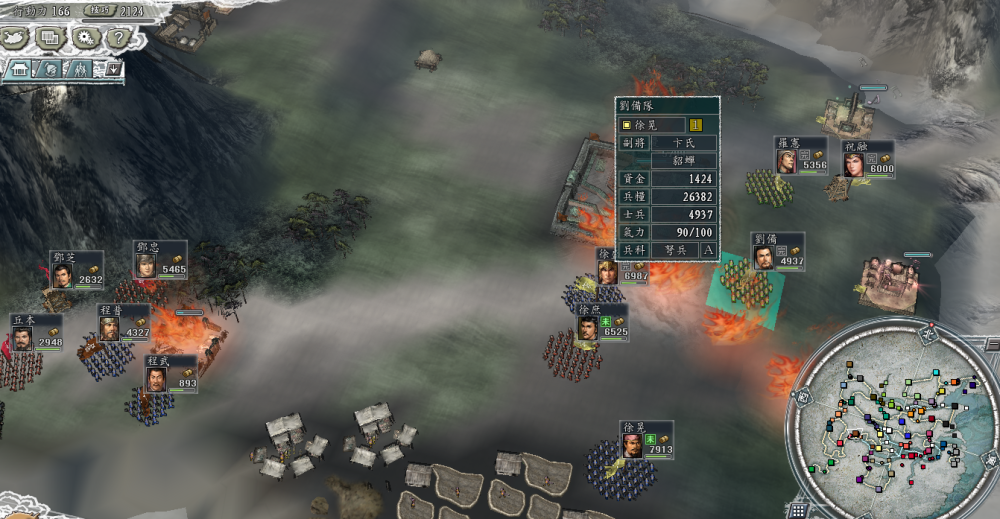The height and width of the screenshot is (519, 1000).
Task: Open the question mark help button
Action: pos(117,38)
